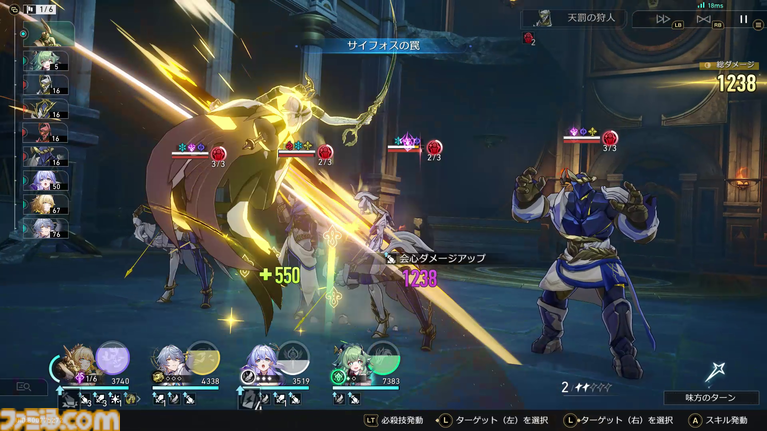Inspect the red enemy buff icon under 天罰の狩人

[x=527, y=39]
